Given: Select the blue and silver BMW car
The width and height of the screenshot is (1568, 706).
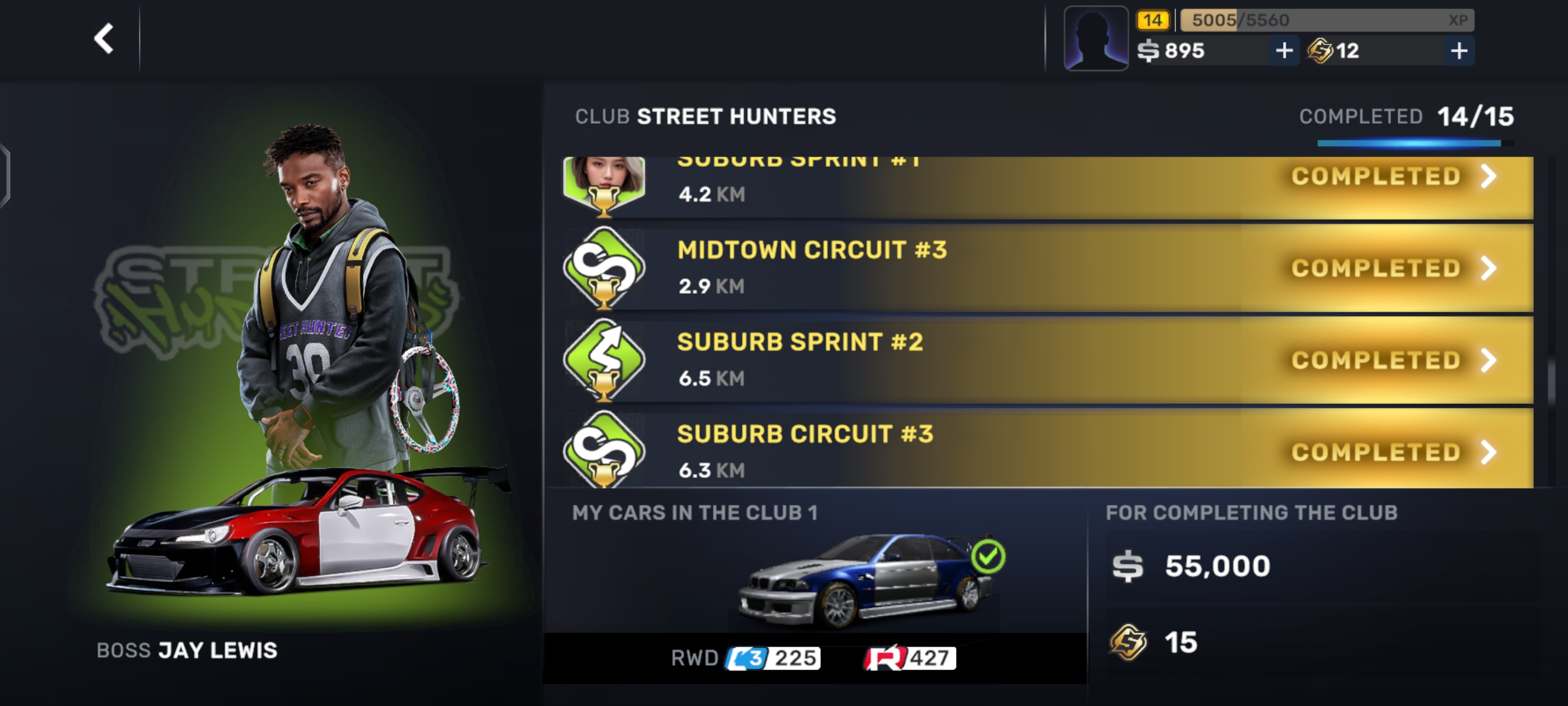Looking at the screenshot, I should coord(864,582).
